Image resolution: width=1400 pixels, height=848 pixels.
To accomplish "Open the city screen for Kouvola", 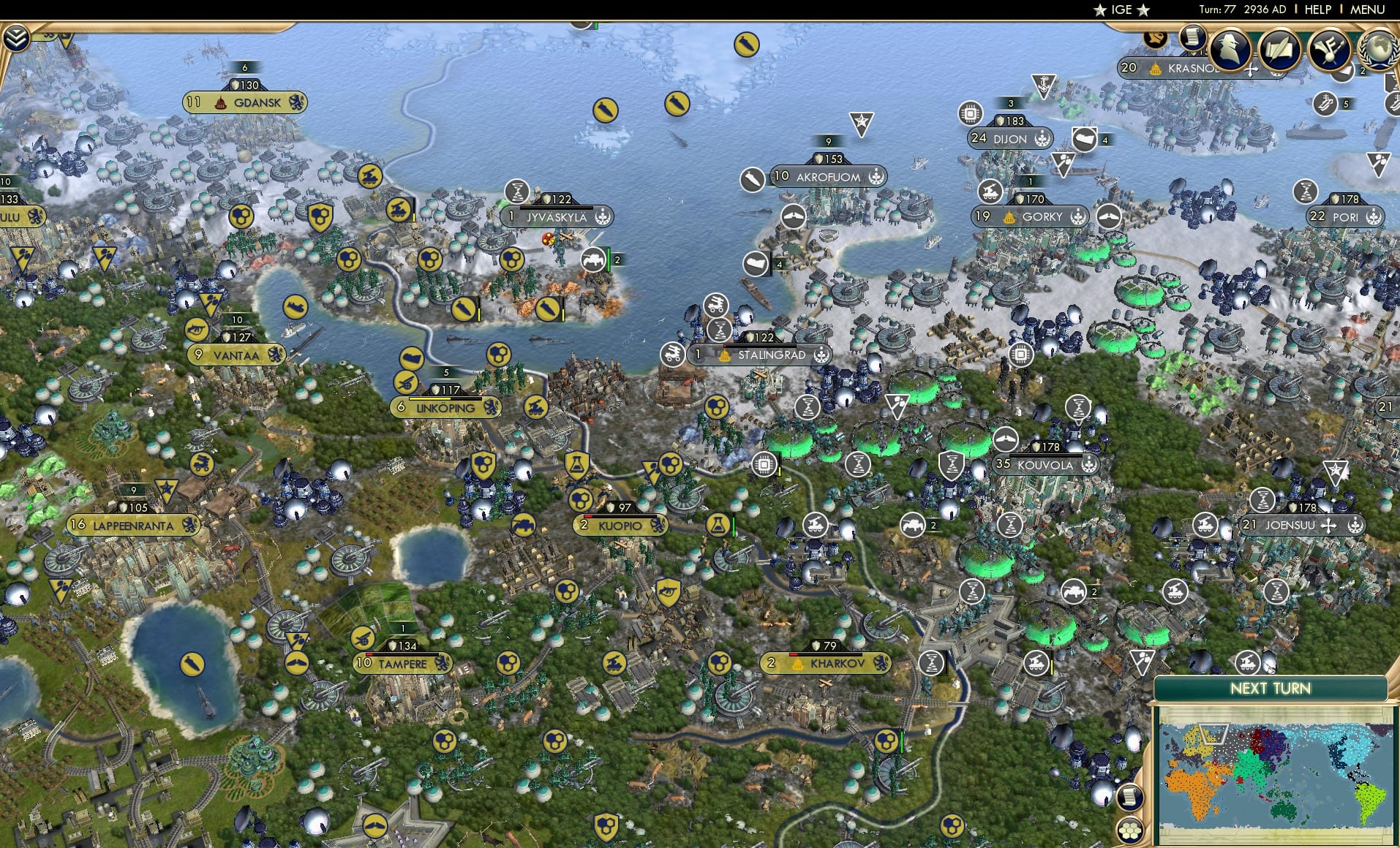I will coord(1044,465).
